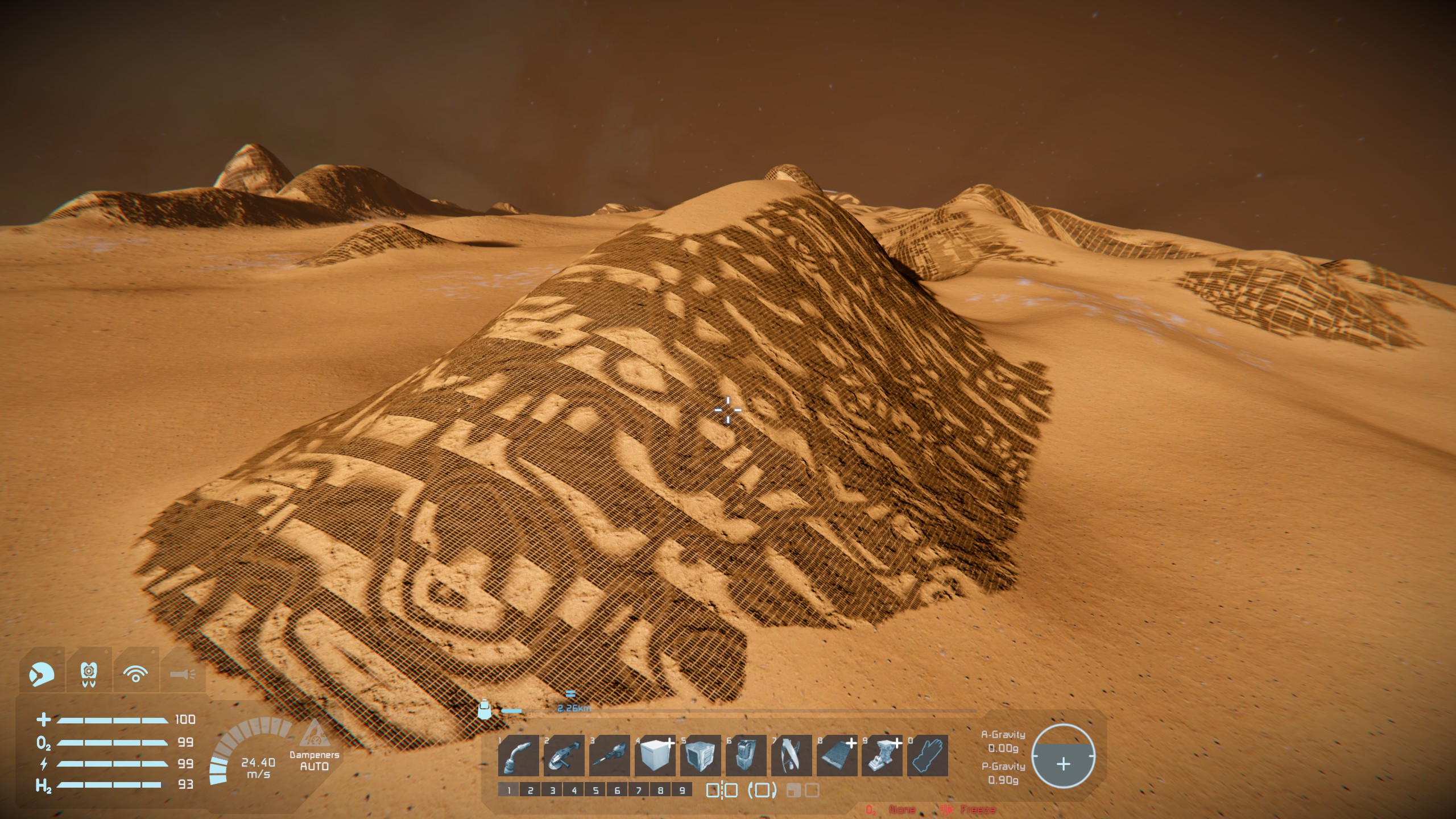Pick the cargo container block in slot 5
Image resolution: width=1456 pixels, height=819 pixels.
point(700,756)
